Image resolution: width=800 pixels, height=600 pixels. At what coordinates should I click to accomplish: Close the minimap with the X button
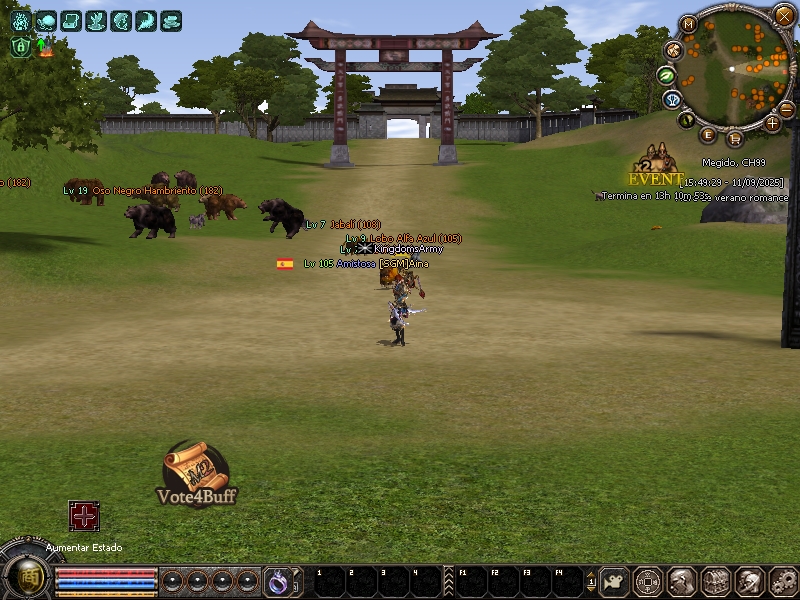[x=783, y=15]
